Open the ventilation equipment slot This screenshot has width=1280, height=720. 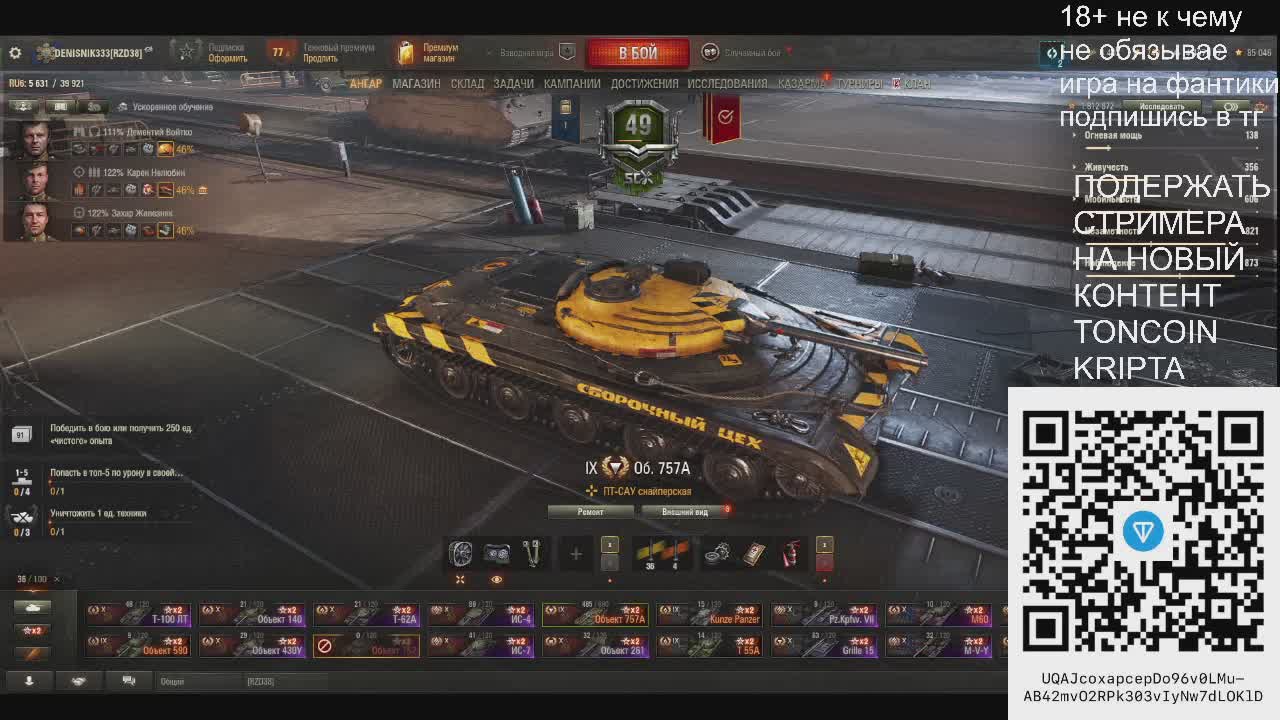(460, 553)
